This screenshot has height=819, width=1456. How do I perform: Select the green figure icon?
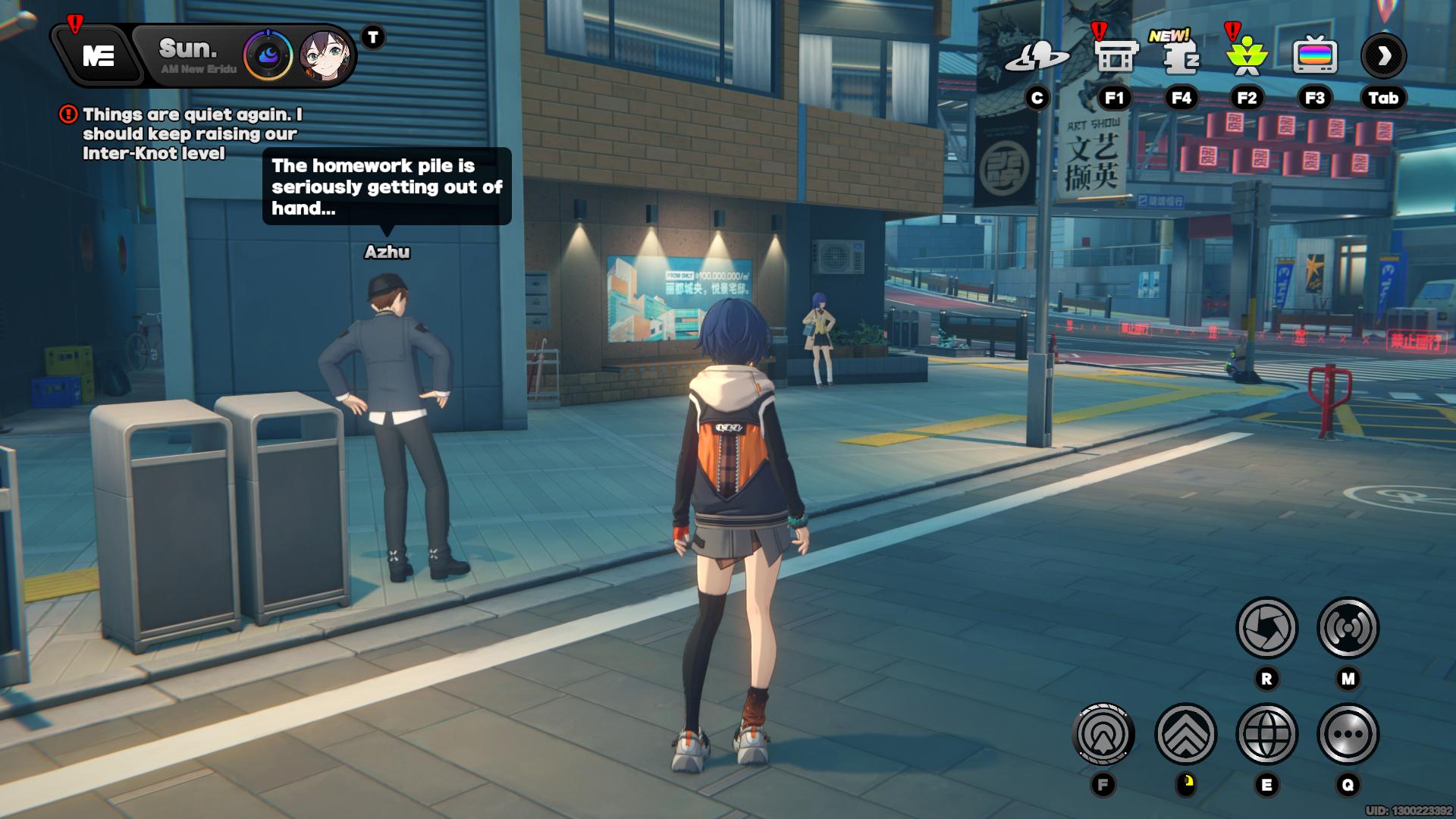(x=1246, y=58)
